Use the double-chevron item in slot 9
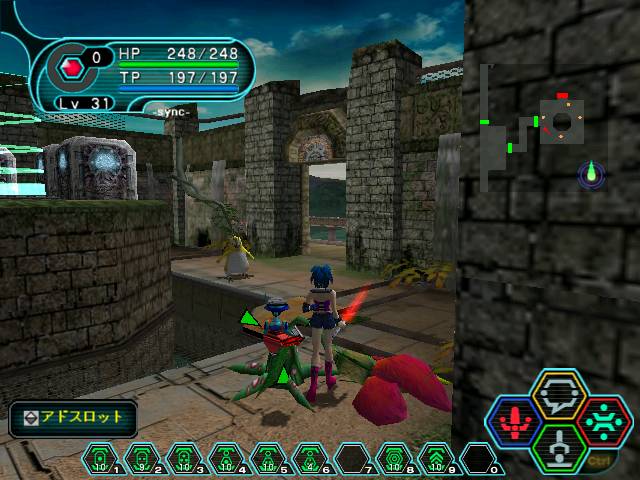 tap(436, 459)
